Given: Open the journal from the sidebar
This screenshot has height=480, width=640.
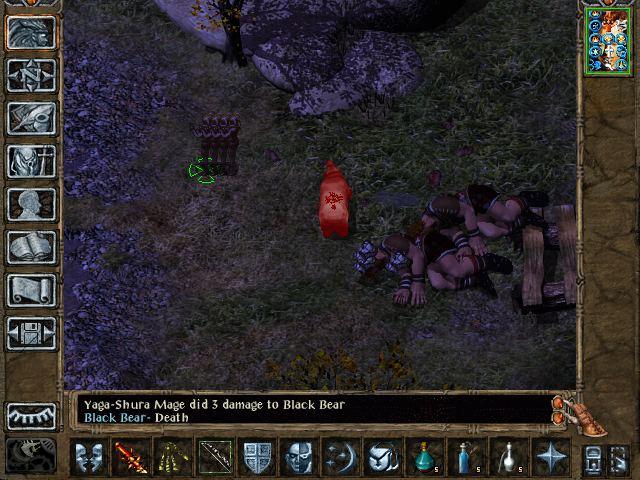Looking at the screenshot, I should (32, 118).
